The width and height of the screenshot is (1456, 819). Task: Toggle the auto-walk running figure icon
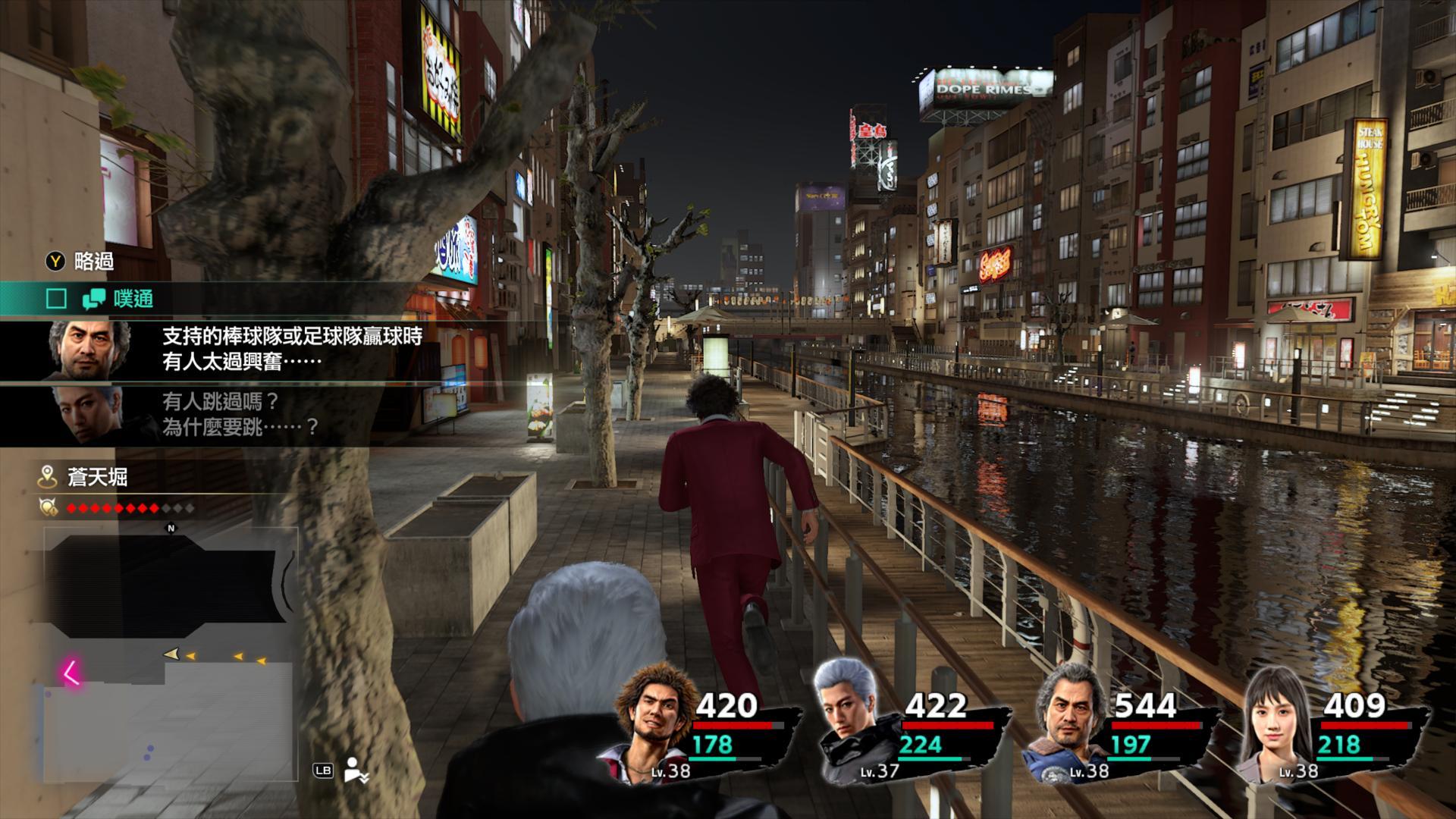pyautogui.click(x=356, y=770)
